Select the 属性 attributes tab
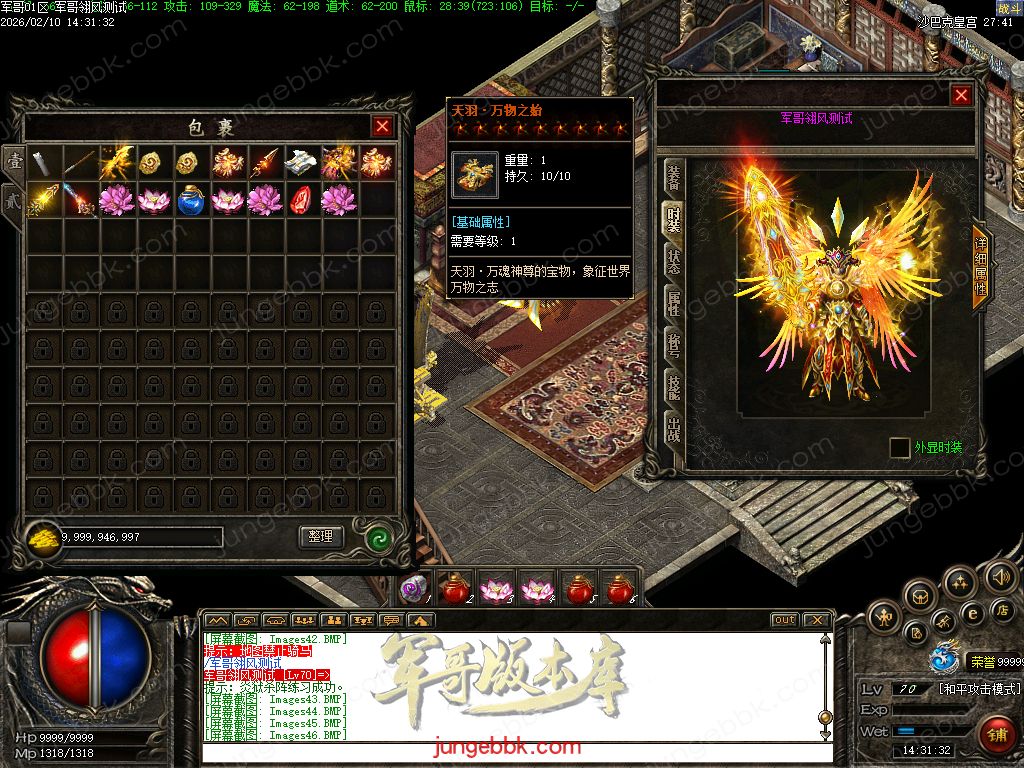 673,303
